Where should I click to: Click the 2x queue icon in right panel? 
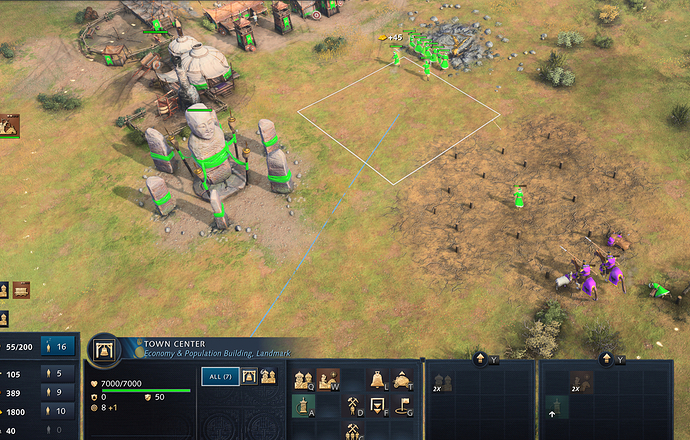coord(580,383)
